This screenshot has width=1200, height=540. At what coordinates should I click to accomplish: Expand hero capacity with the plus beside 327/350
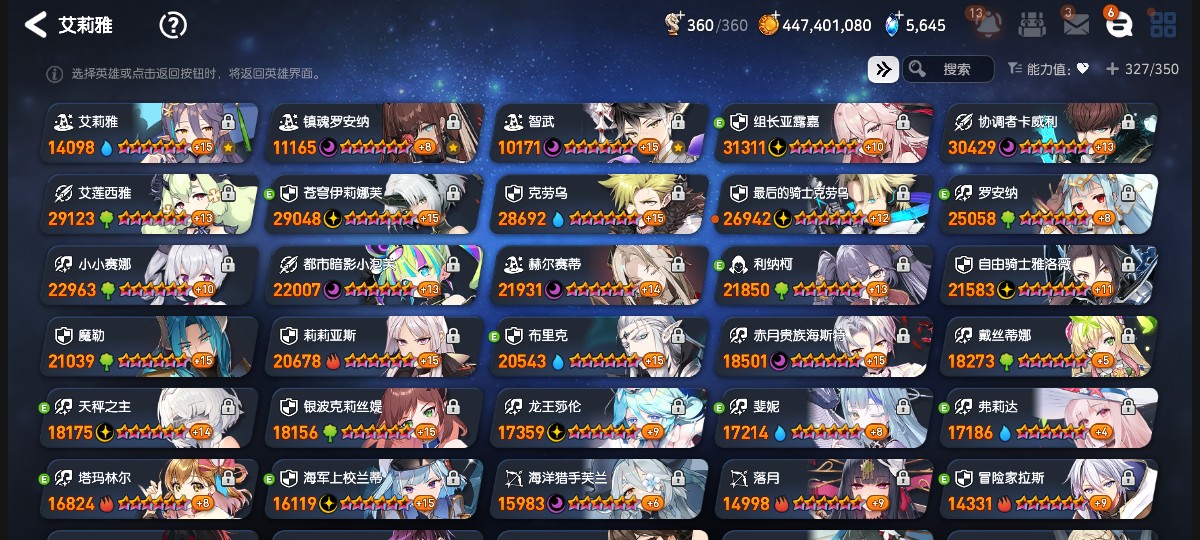(1112, 69)
